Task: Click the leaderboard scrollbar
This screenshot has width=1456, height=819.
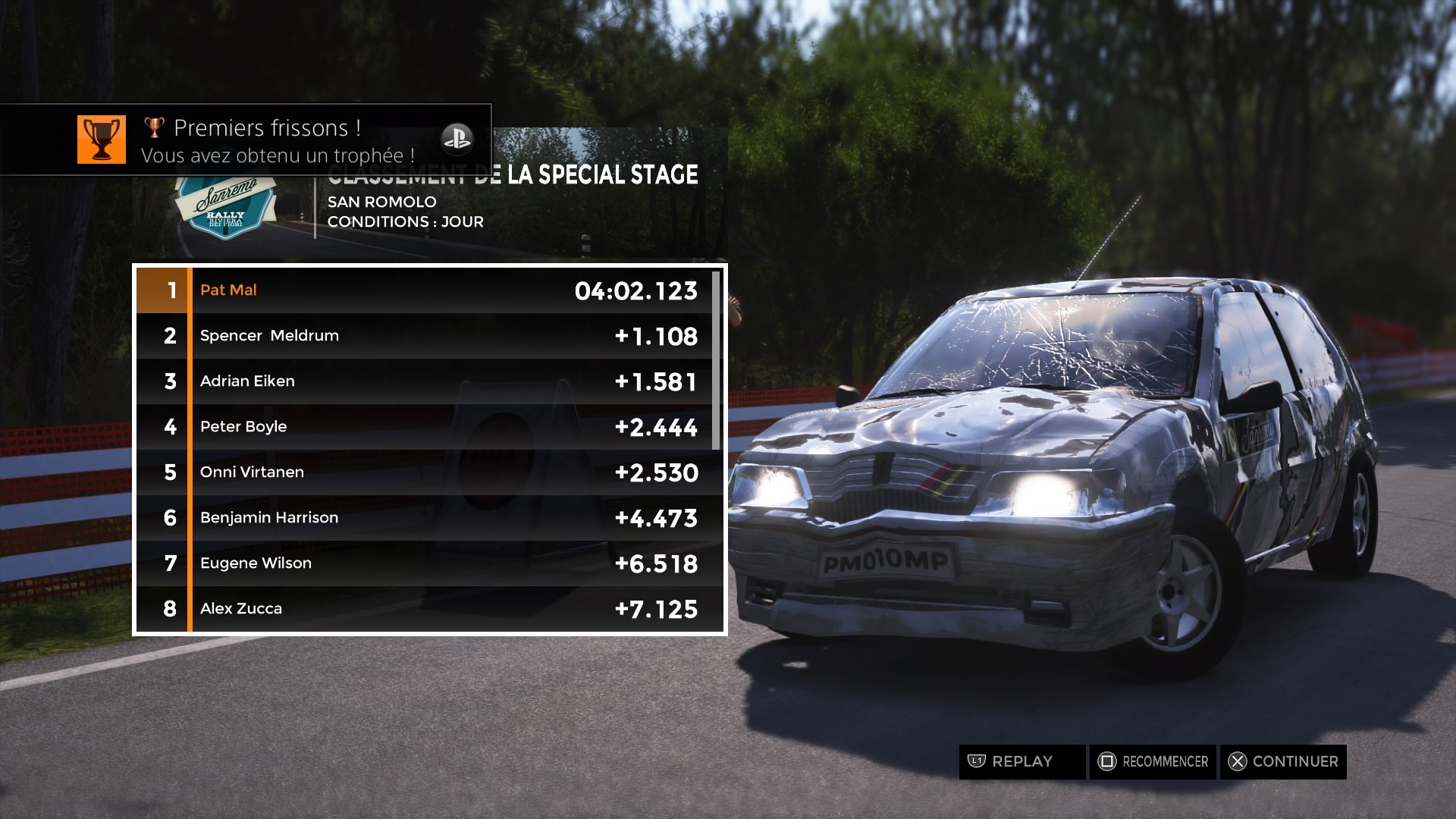Action: coord(716,360)
